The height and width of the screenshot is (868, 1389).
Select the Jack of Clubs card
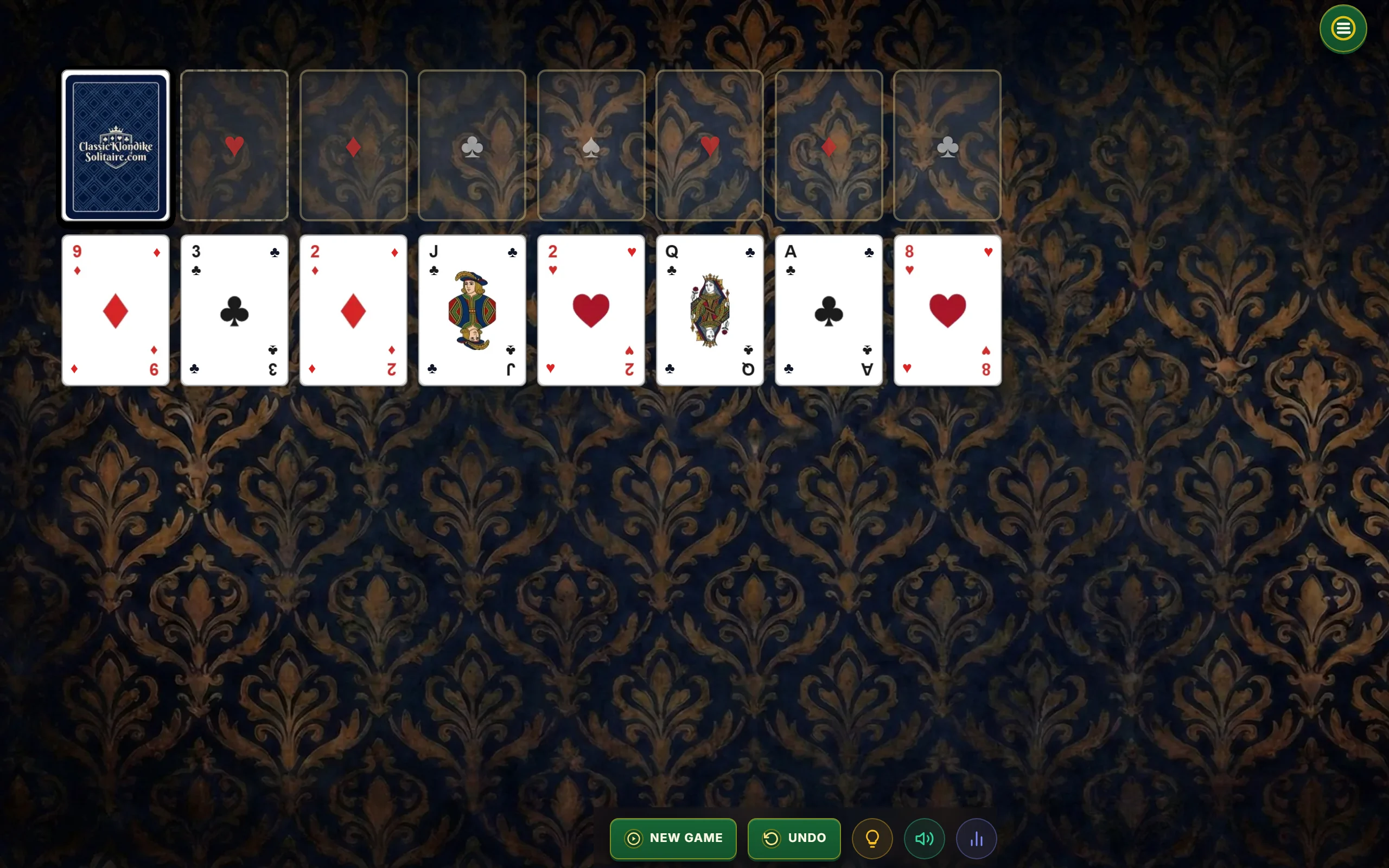click(x=472, y=310)
